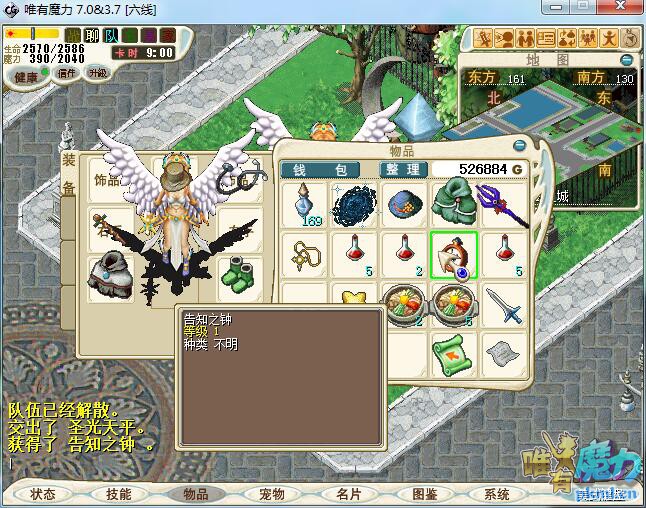Select the steel sword in inventory

click(x=504, y=304)
